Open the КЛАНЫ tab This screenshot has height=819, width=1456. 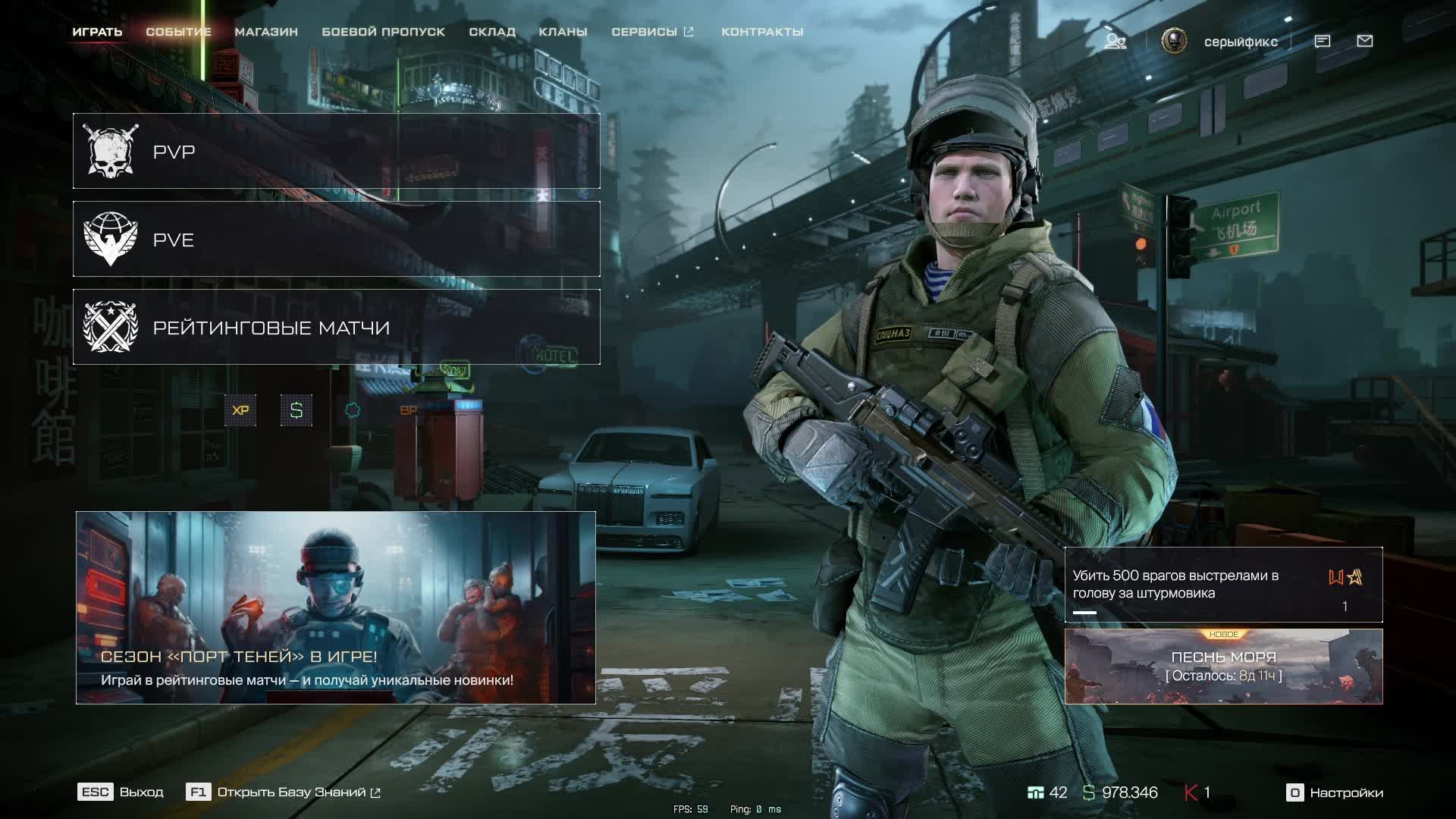coord(563,32)
